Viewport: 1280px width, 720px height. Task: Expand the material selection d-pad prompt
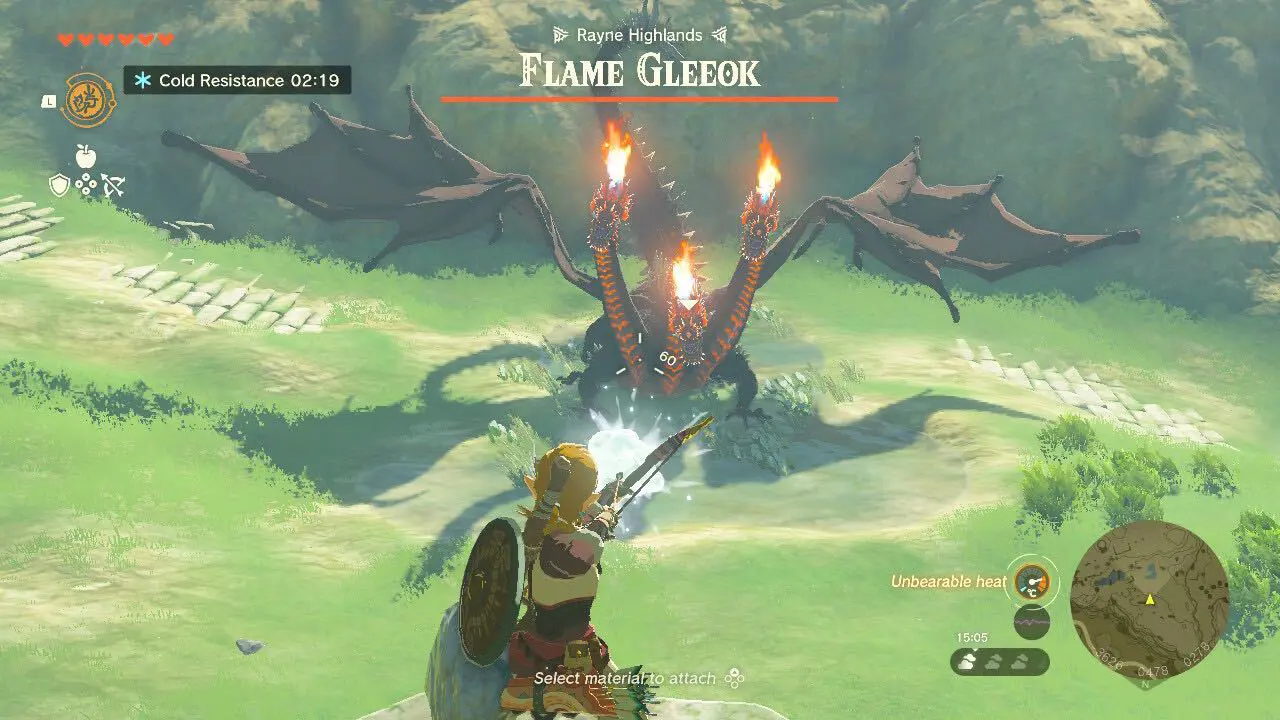pos(733,677)
